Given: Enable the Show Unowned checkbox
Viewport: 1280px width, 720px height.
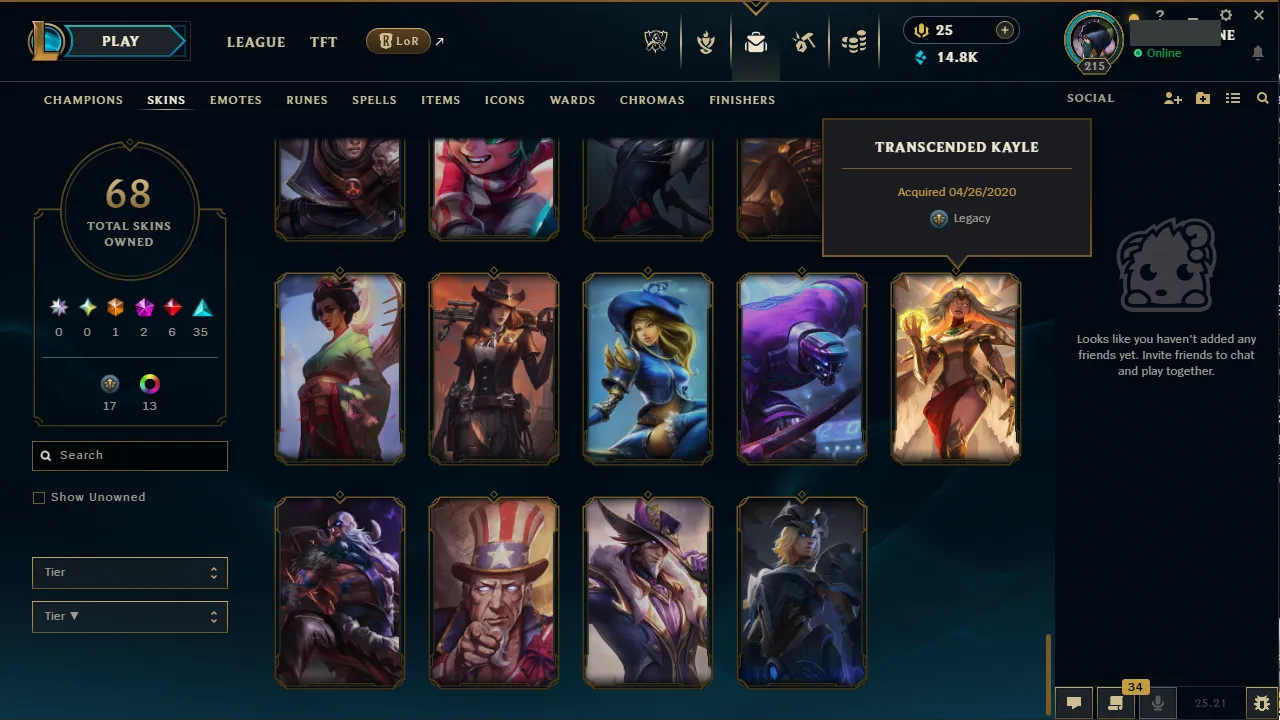Looking at the screenshot, I should 39,497.
